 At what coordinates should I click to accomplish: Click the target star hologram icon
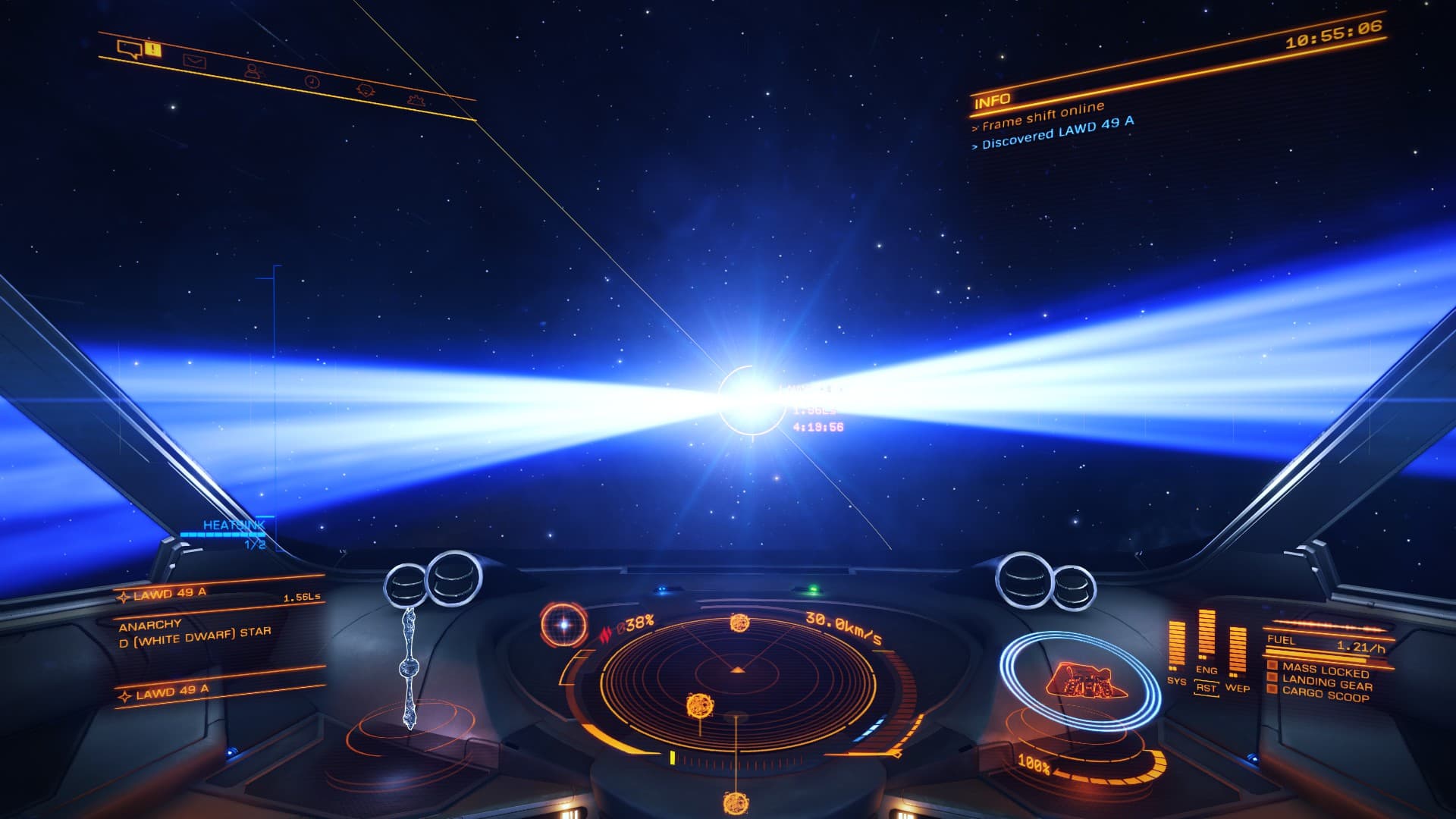click(x=563, y=624)
